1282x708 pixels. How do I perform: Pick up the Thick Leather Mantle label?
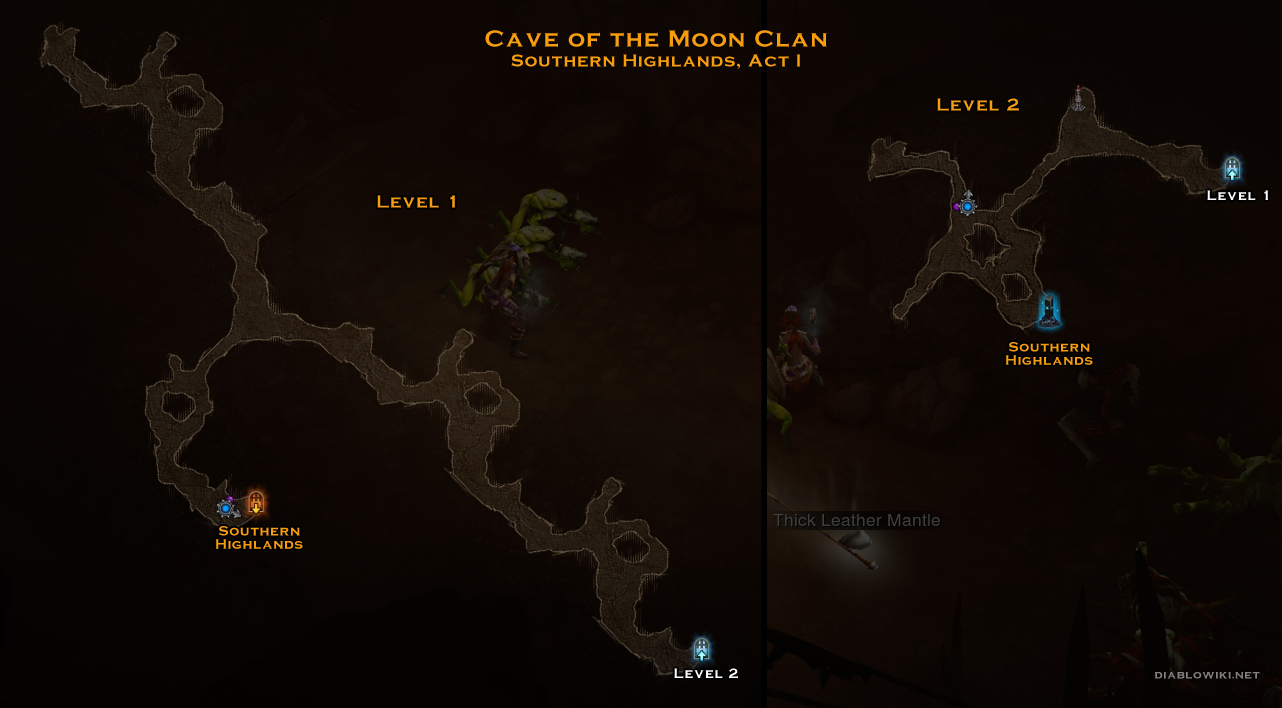point(857,520)
